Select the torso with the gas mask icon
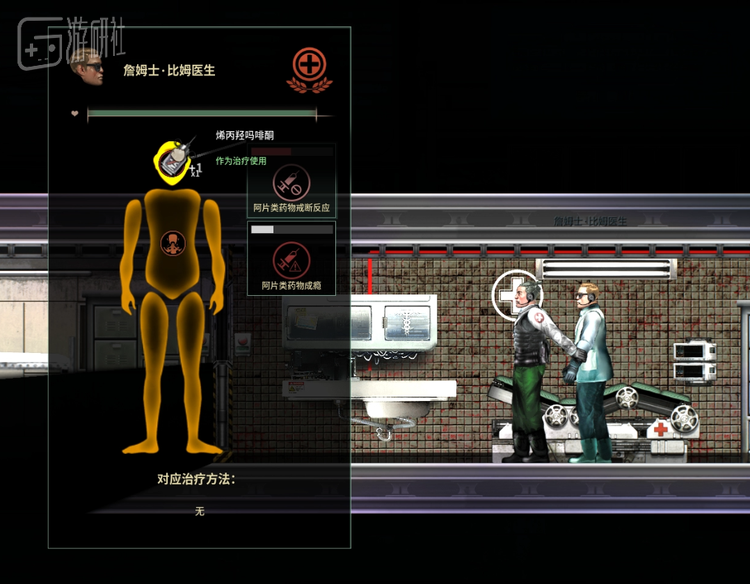Screen dimensions: 750x584 tap(173, 241)
